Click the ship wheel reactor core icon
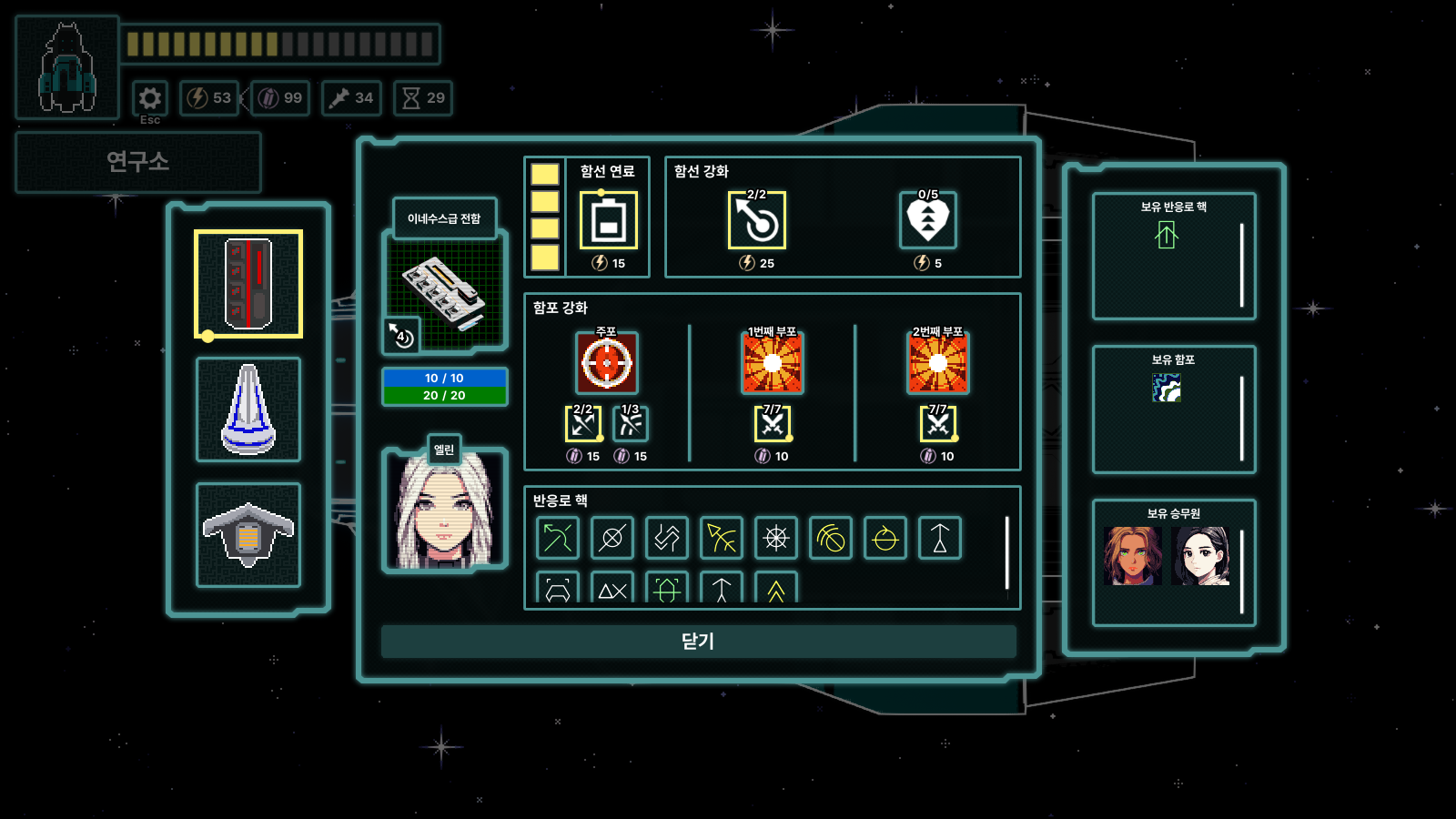The image size is (1456, 819). point(775,538)
